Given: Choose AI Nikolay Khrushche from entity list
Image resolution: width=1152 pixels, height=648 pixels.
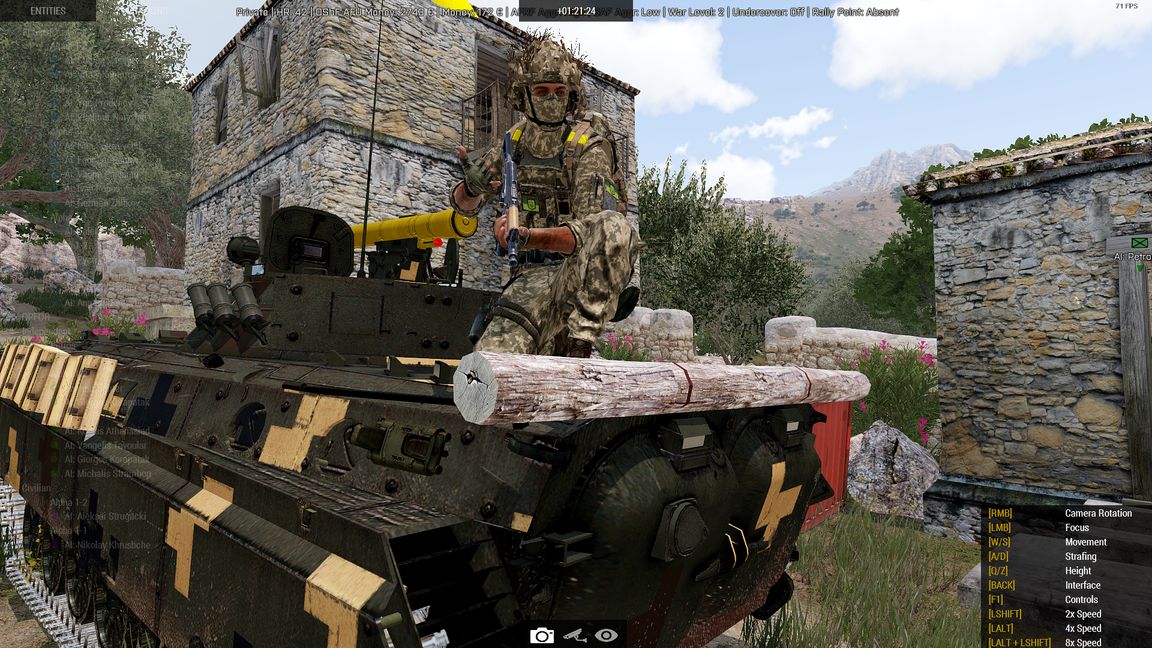Looking at the screenshot, I should coord(106,545).
